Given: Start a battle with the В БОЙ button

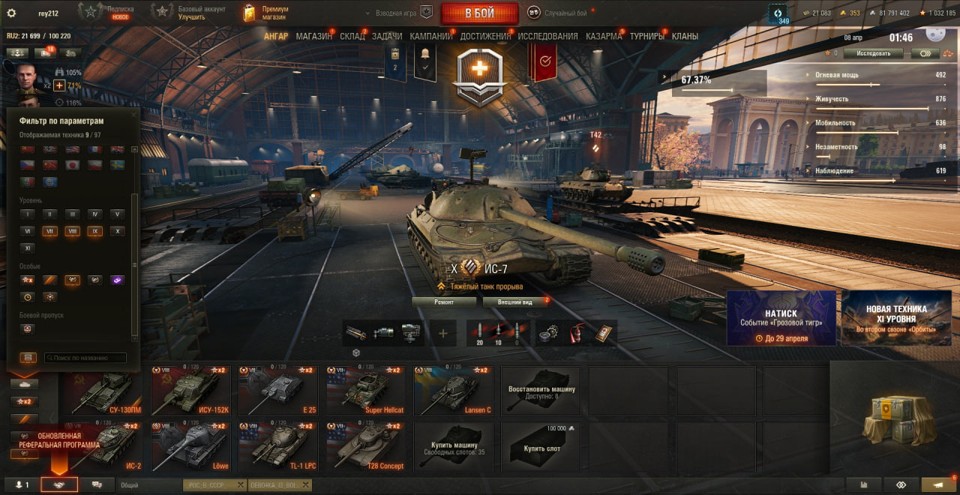Looking at the screenshot, I should 479,13.
